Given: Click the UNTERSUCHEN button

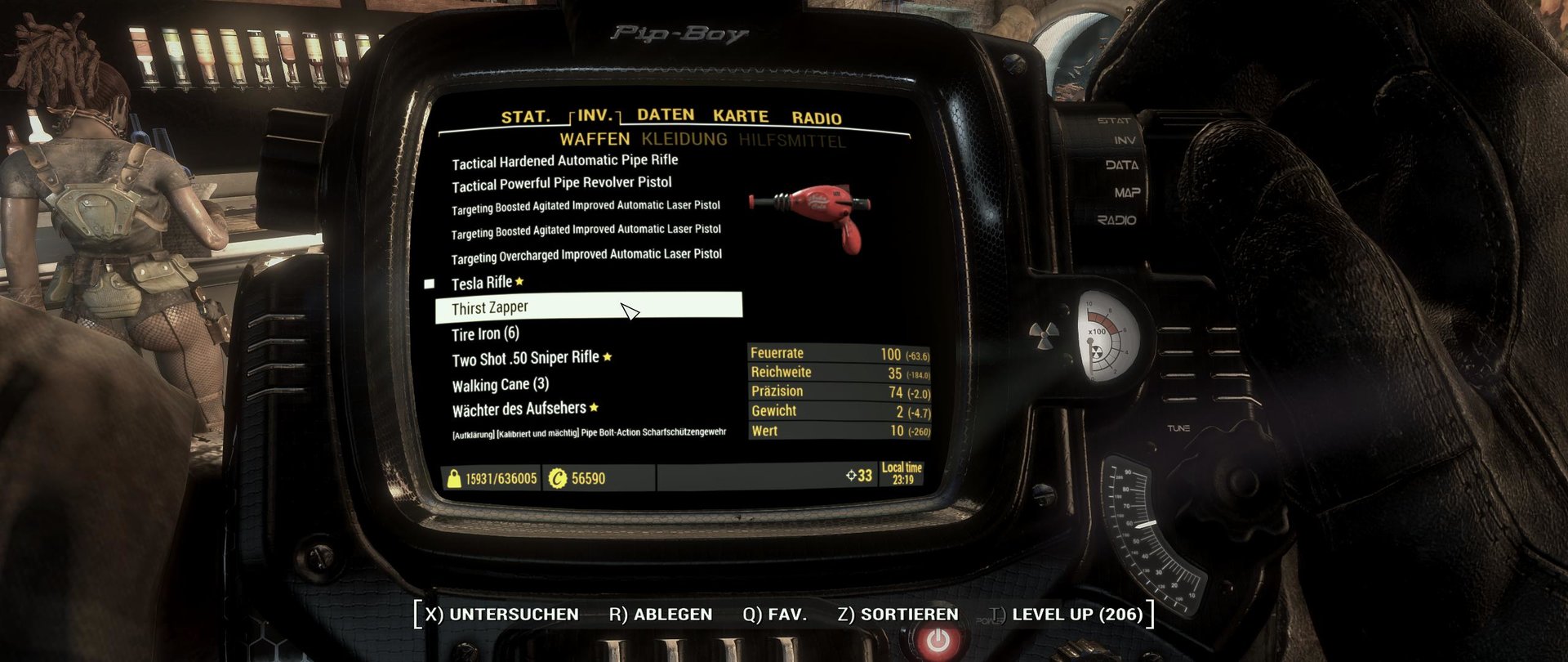Looking at the screenshot, I should tap(501, 615).
